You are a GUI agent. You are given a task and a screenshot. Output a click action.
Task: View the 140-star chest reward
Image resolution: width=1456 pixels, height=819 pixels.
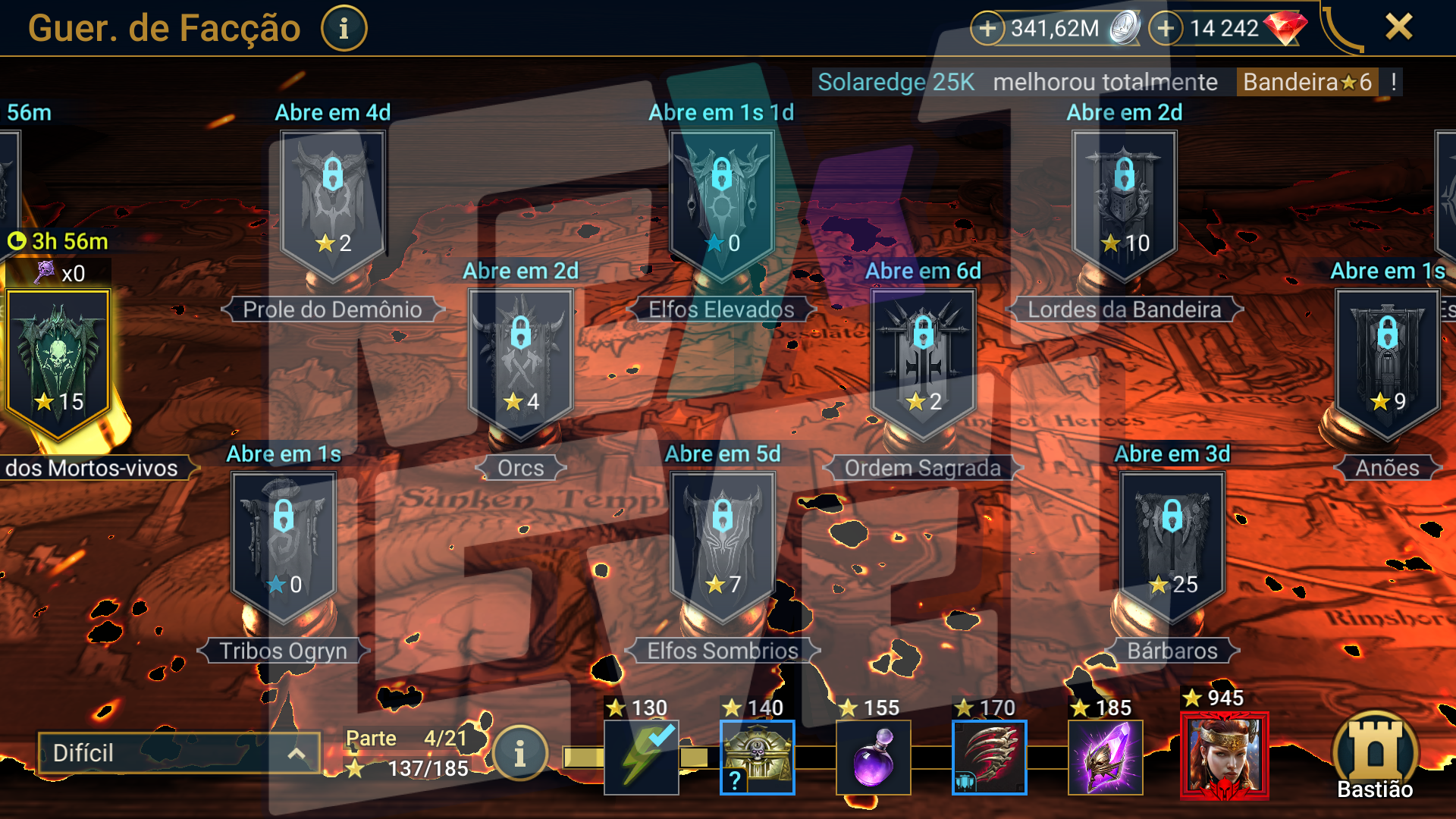tap(757, 757)
